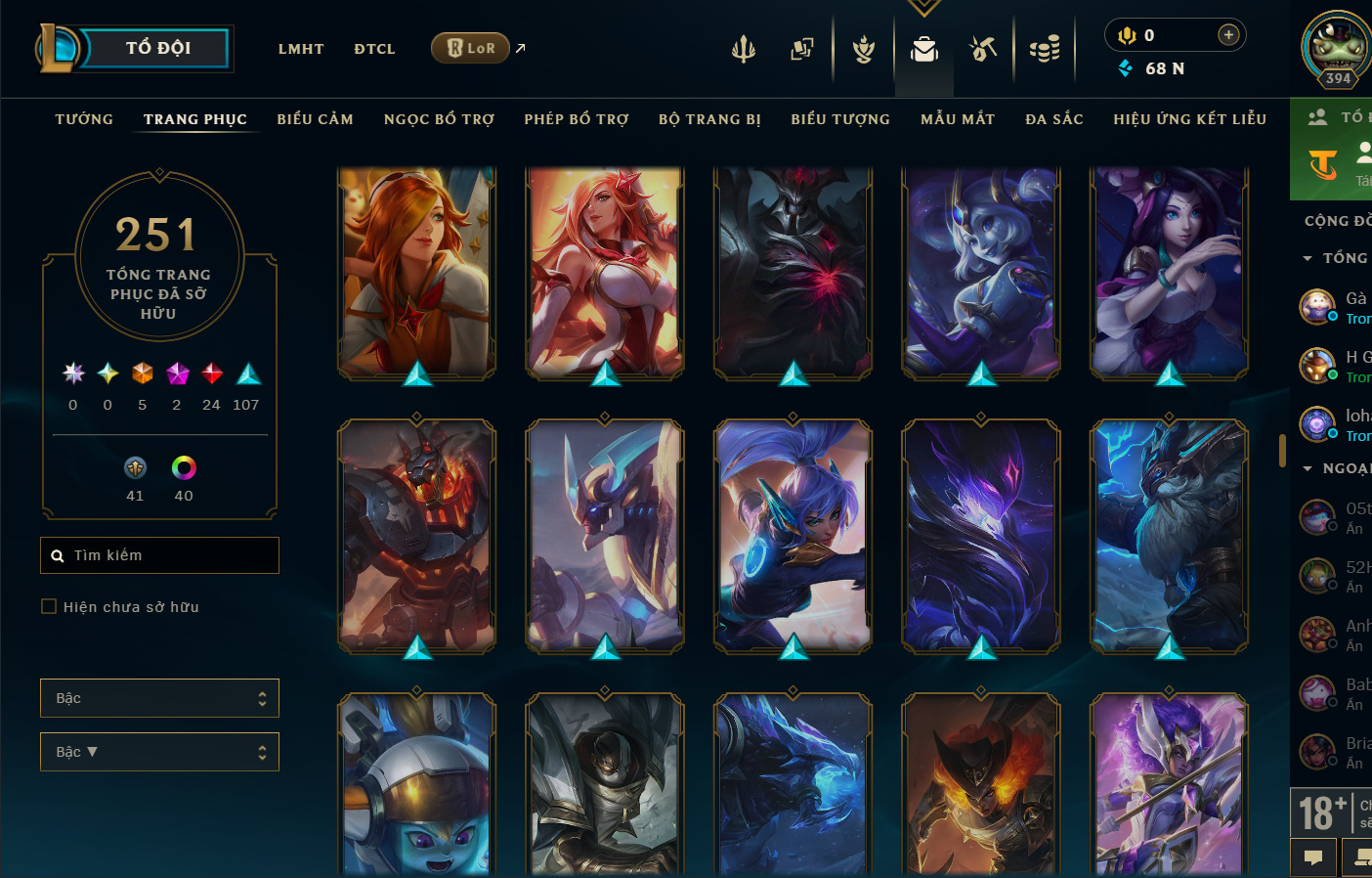Open the PHÉP BỔ TRỢ tab

pyautogui.click(x=576, y=119)
